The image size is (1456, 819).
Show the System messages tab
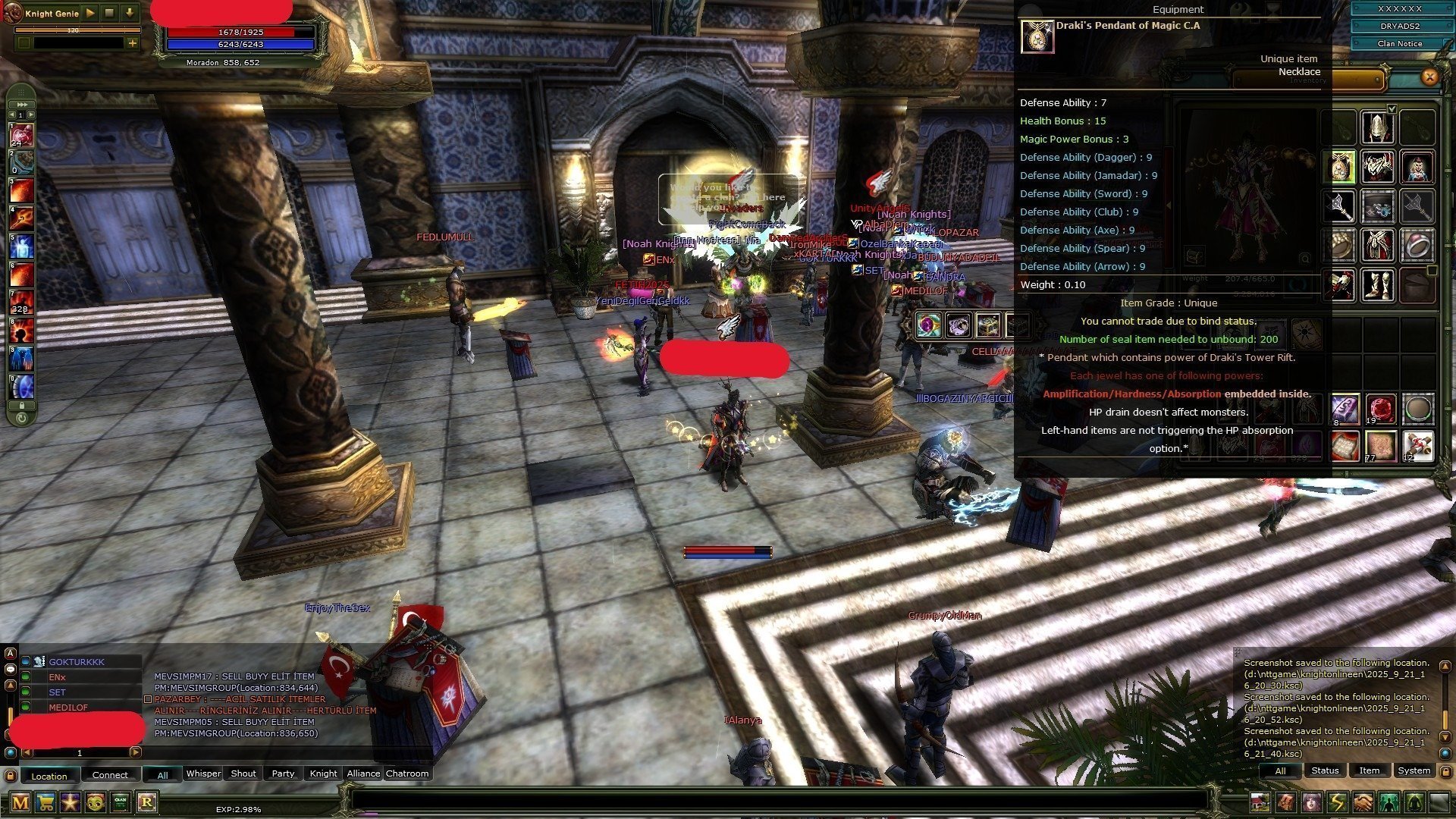(1414, 770)
